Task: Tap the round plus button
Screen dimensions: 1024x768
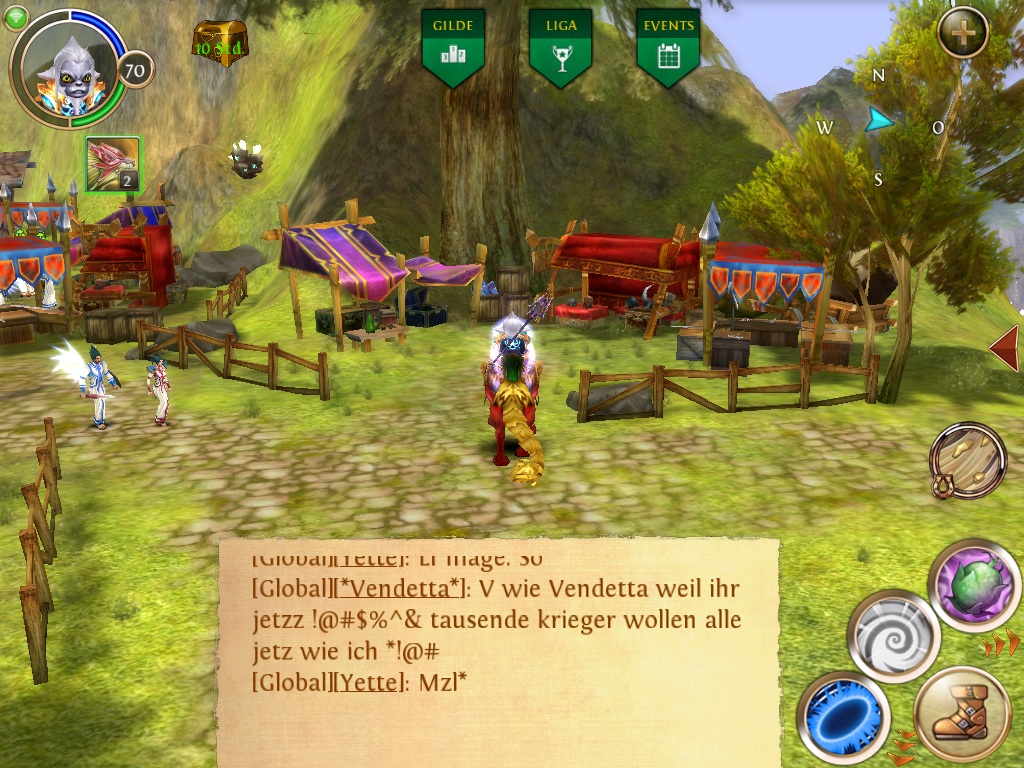Action: click(x=963, y=32)
